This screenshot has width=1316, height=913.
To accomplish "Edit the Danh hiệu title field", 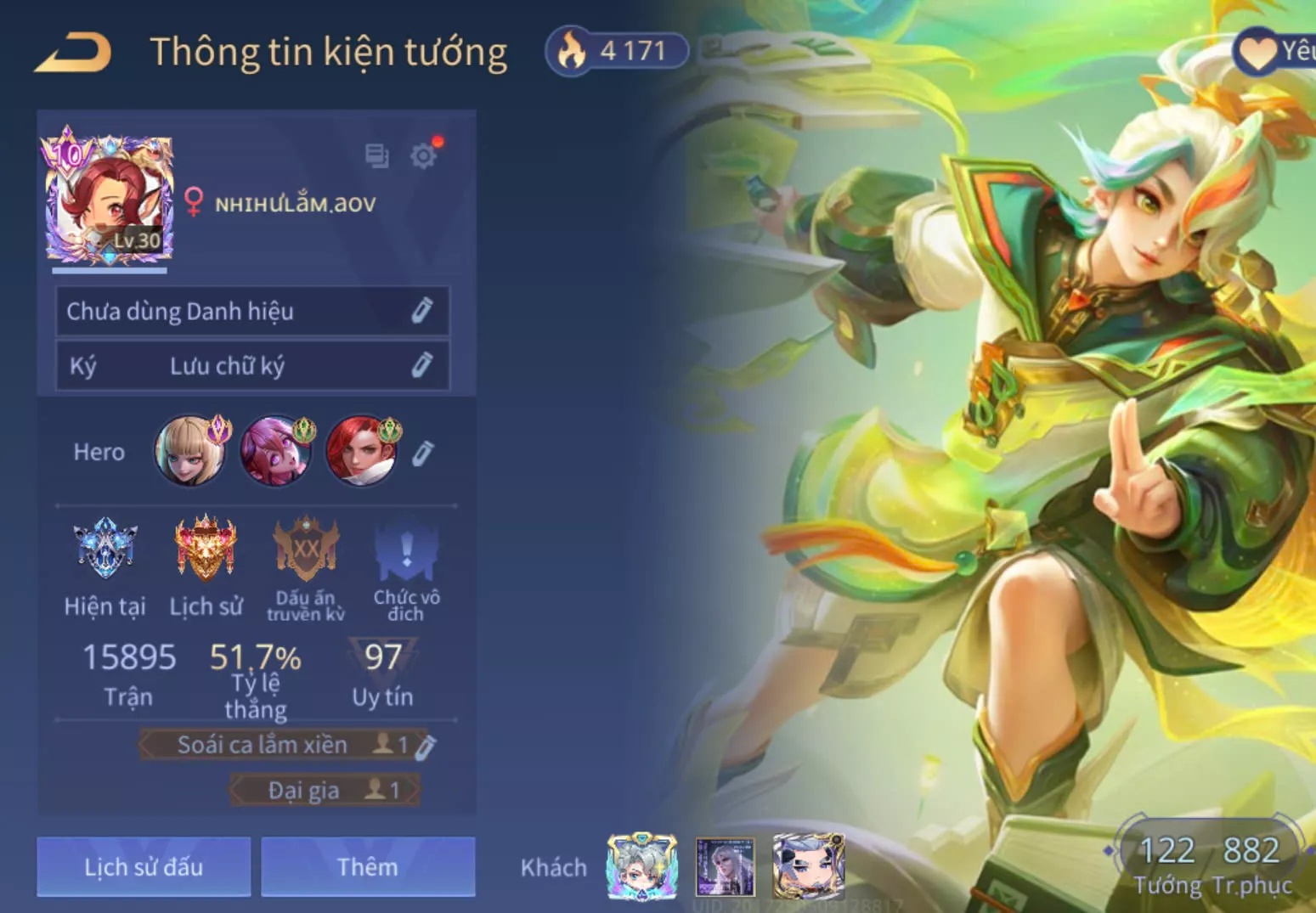I will pos(421,311).
